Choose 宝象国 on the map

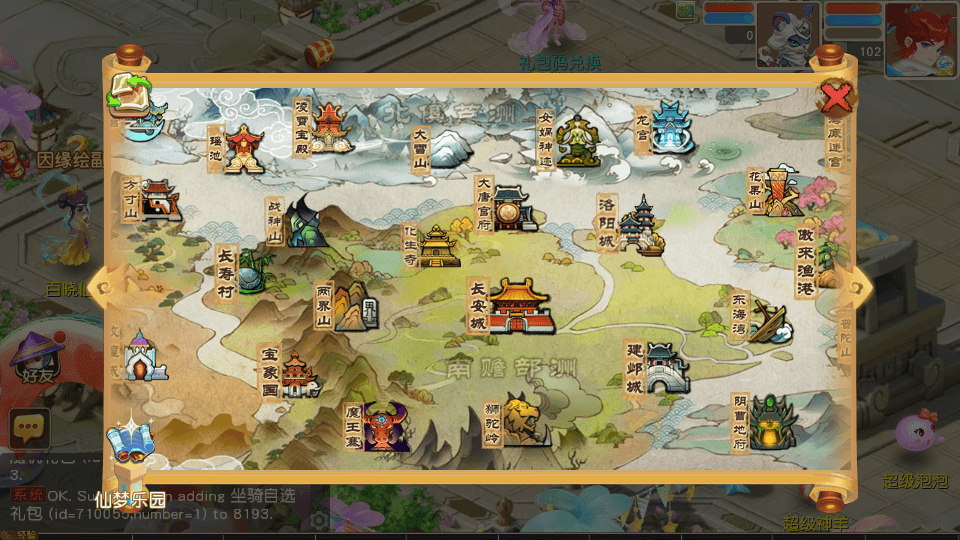point(297,374)
